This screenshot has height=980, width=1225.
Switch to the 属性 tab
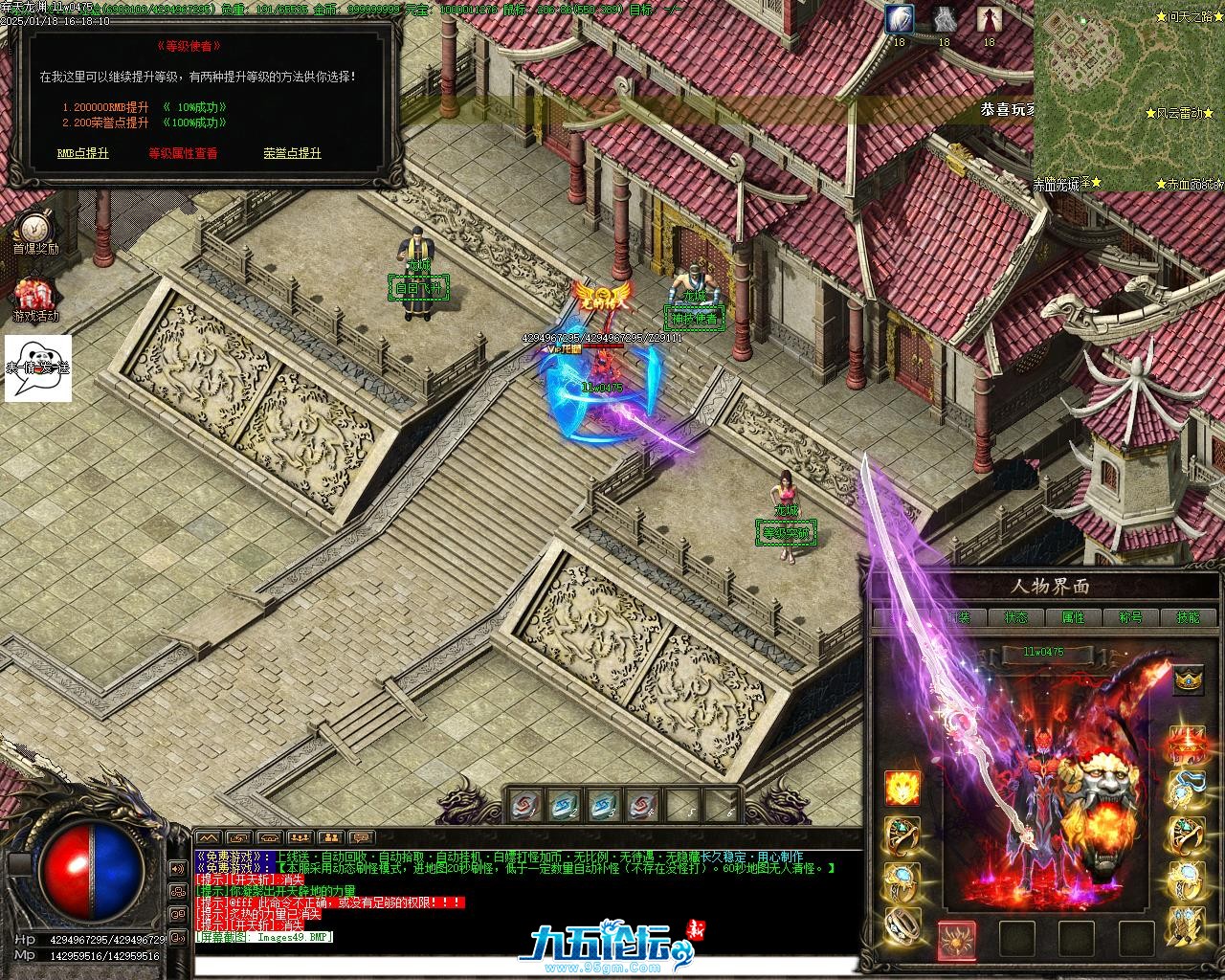pos(1074,617)
